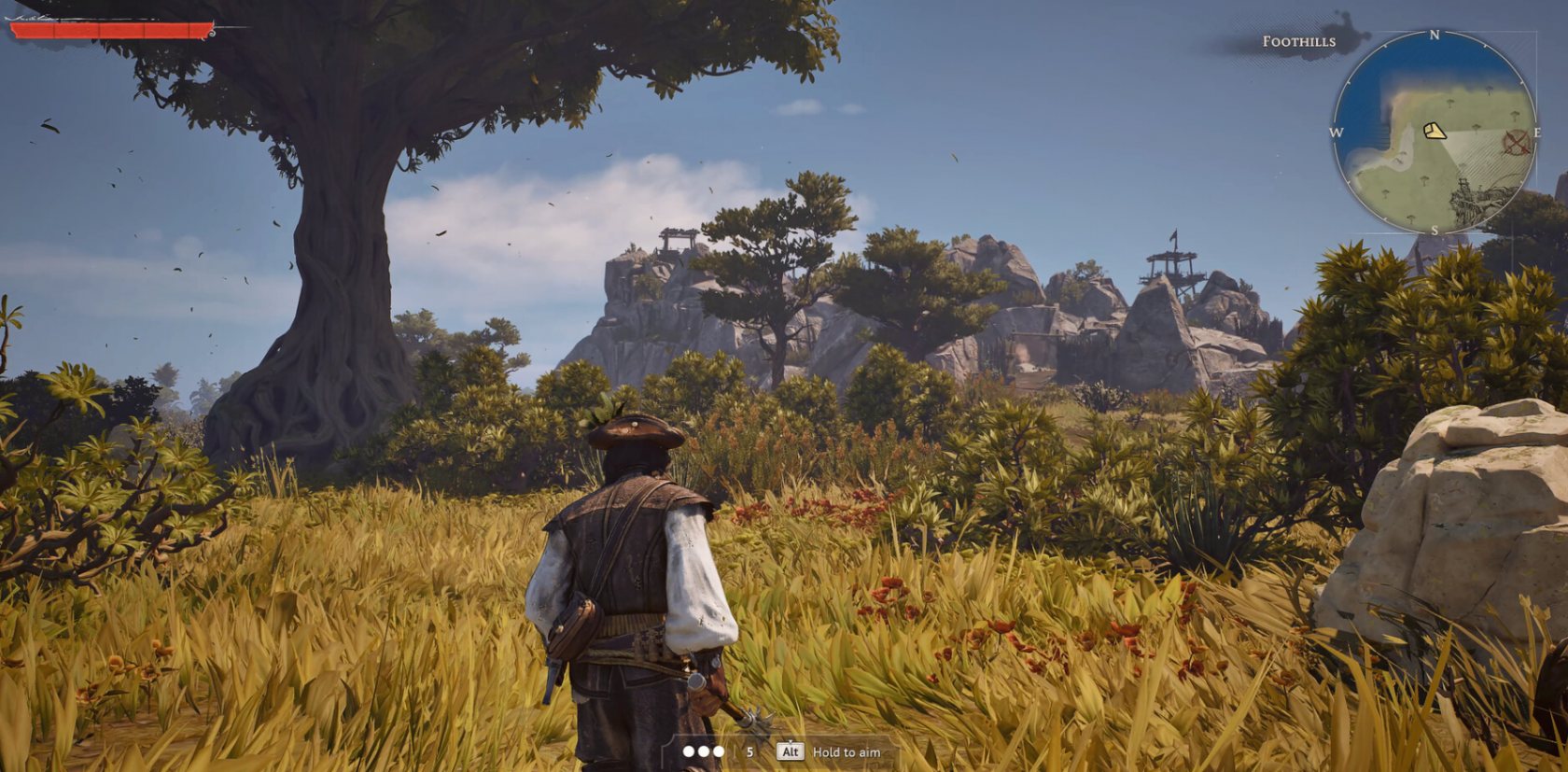Select the red crossed marker on the minimap
1568x772 pixels.
pos(1517,143)
